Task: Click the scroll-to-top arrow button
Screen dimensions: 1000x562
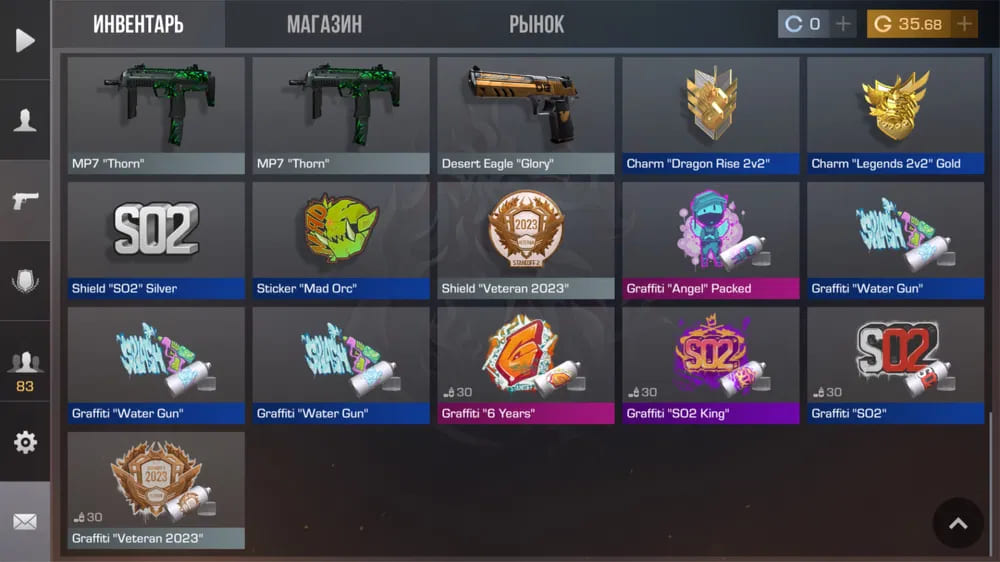Action: coord(958,523)
